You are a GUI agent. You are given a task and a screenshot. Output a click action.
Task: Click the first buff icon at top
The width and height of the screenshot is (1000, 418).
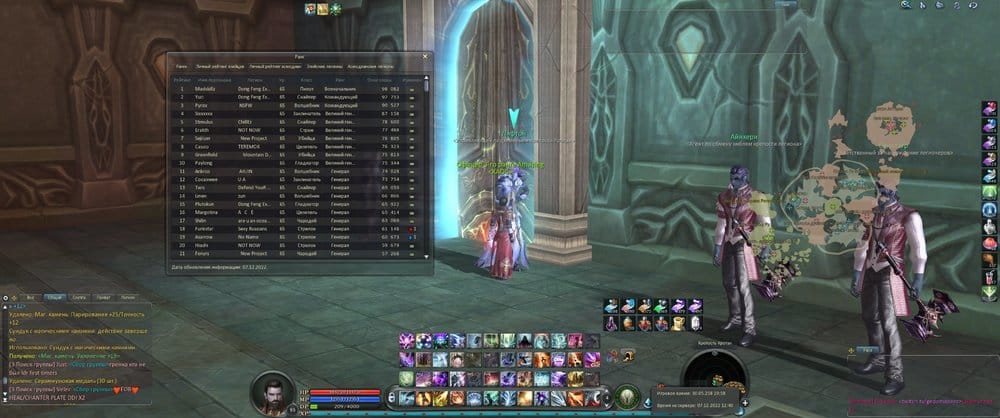pos(311,8)
